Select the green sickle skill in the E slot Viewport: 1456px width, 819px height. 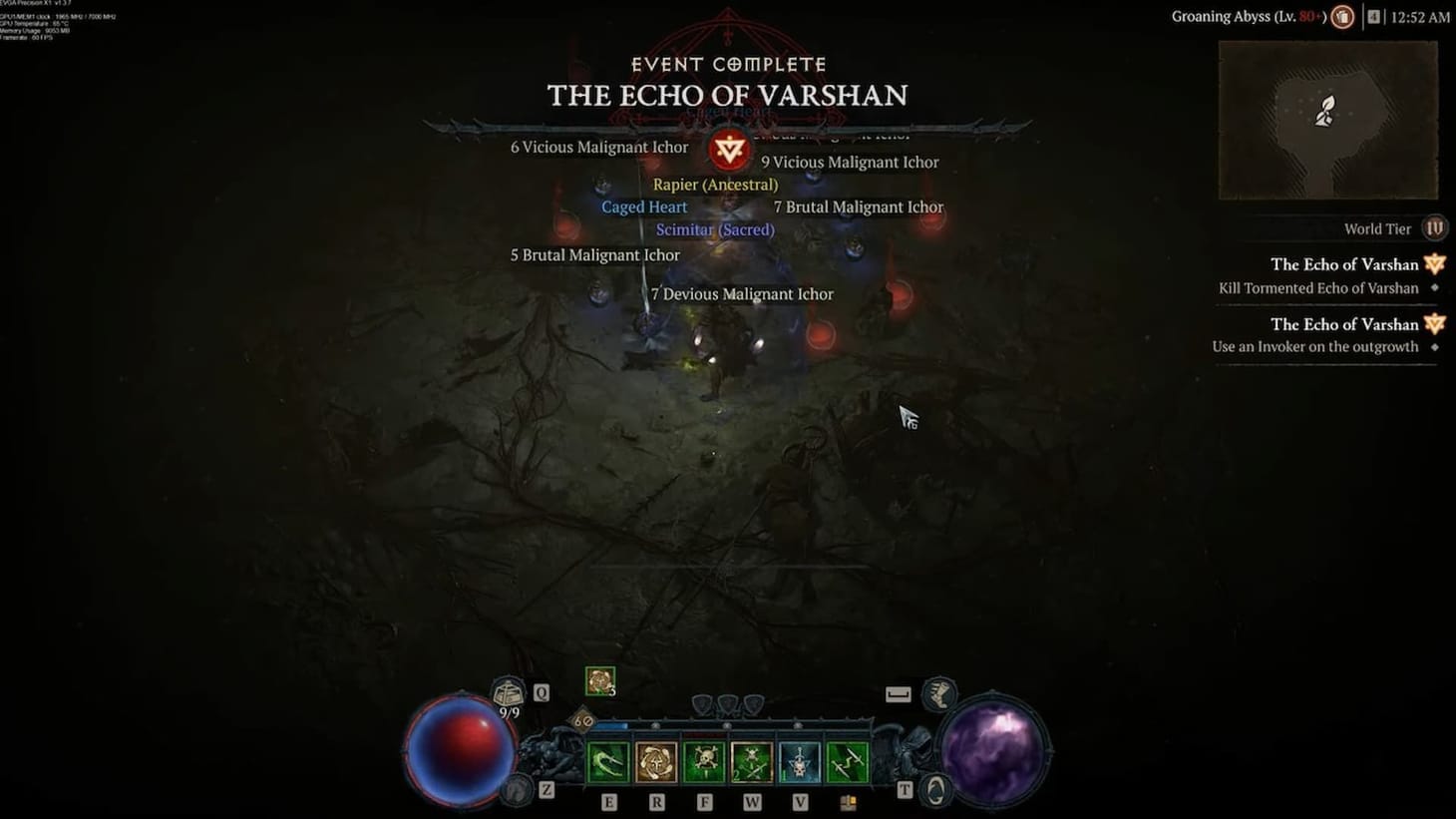pyautogui.click(x=608, y=761)
